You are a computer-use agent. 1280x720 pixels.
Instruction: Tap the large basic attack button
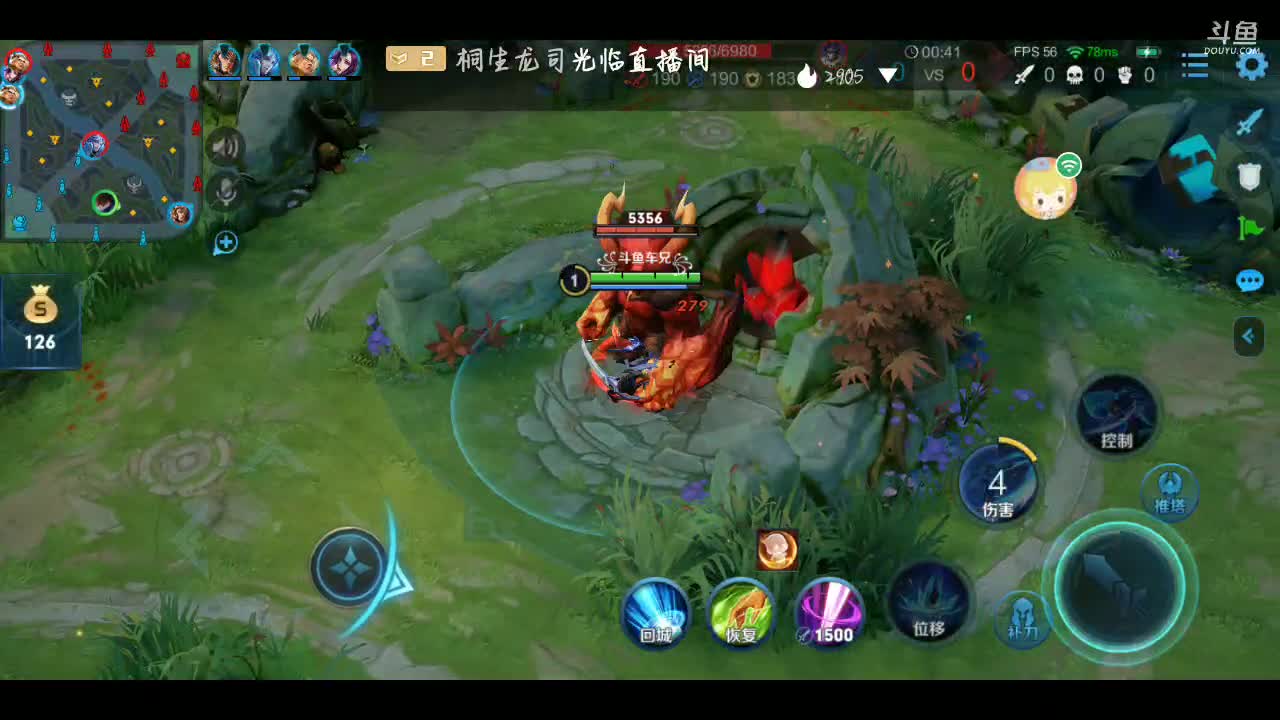1119,587
